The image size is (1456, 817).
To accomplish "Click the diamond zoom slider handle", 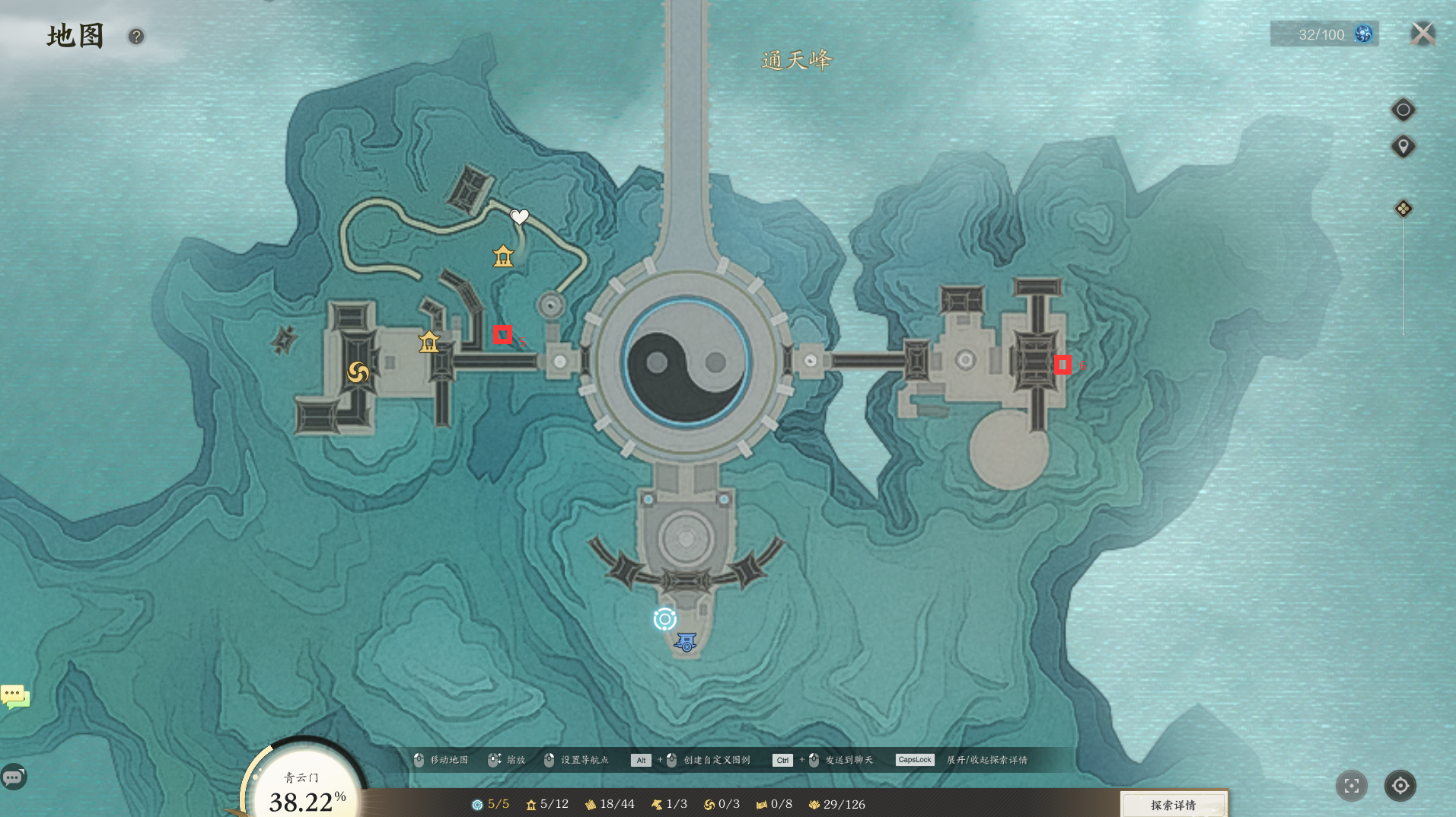I will 1403,209.
